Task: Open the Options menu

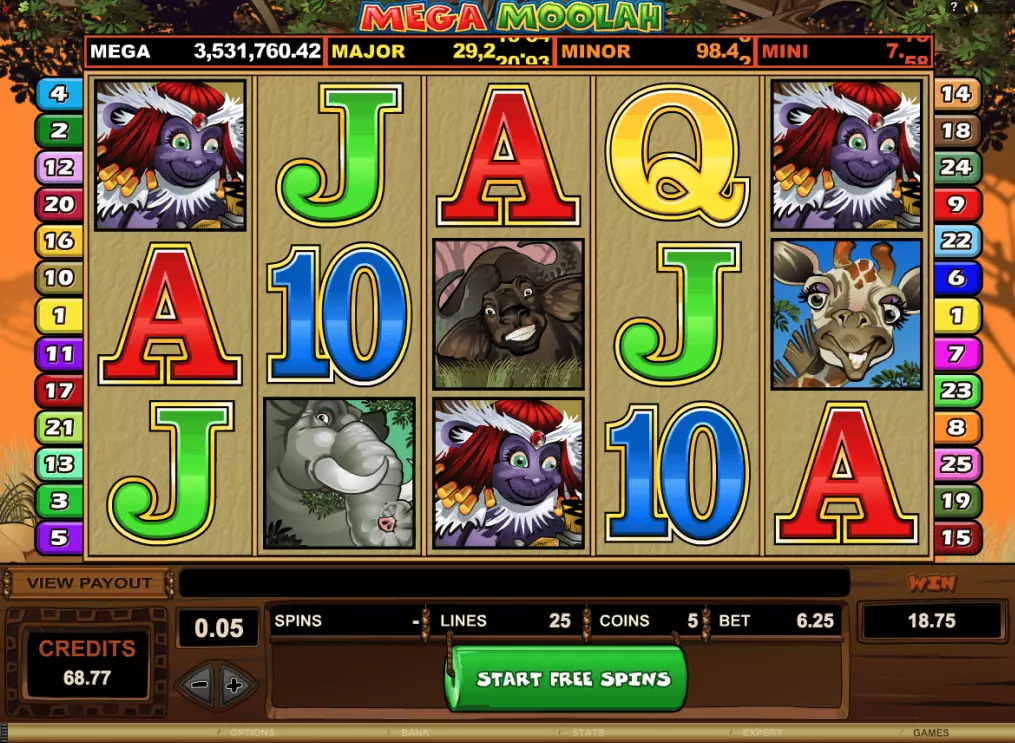Action: click(x=252, y=733)
